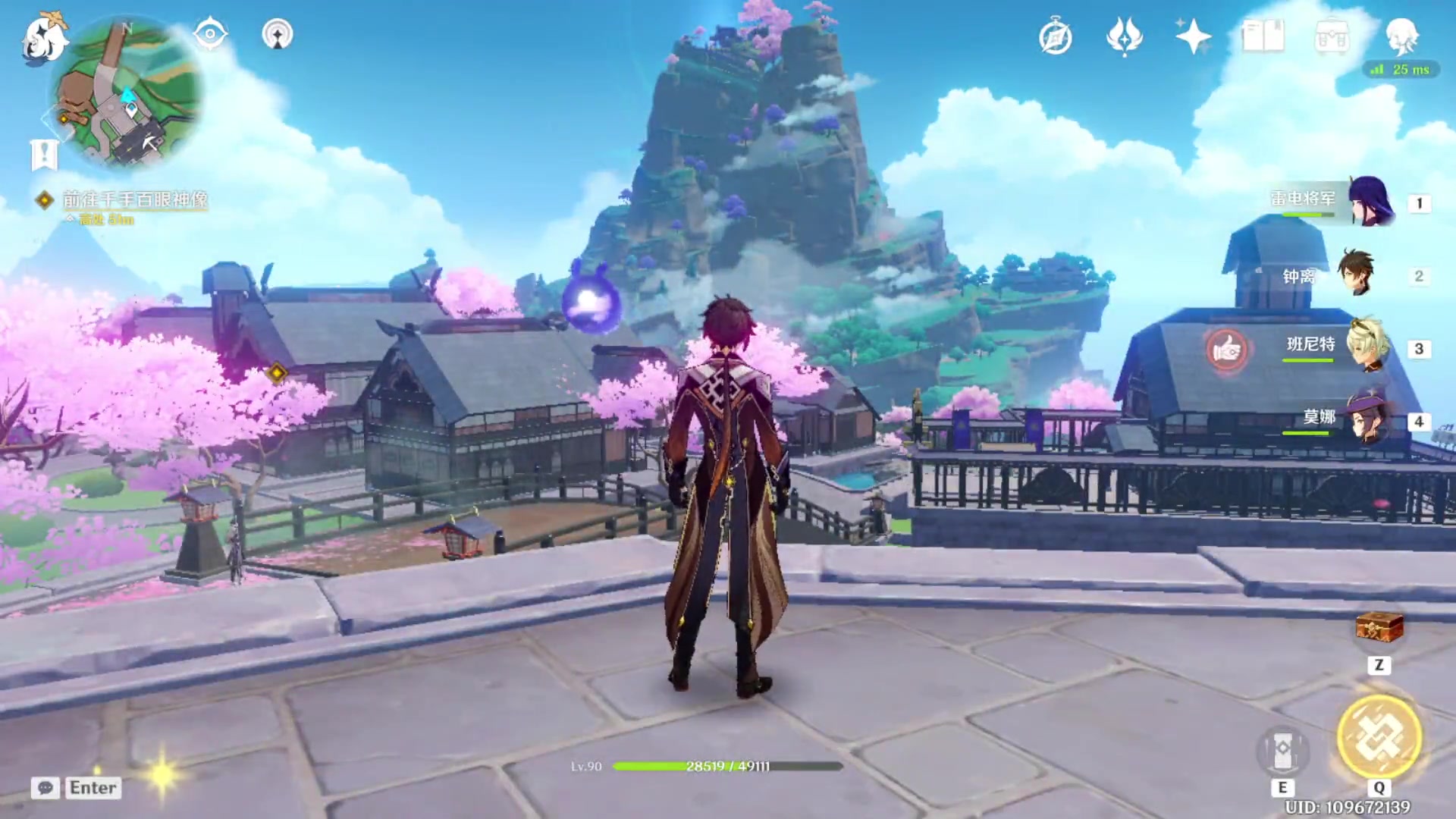
Task: Click the eye-shaped icon beside the minimap
Action: 210,35
